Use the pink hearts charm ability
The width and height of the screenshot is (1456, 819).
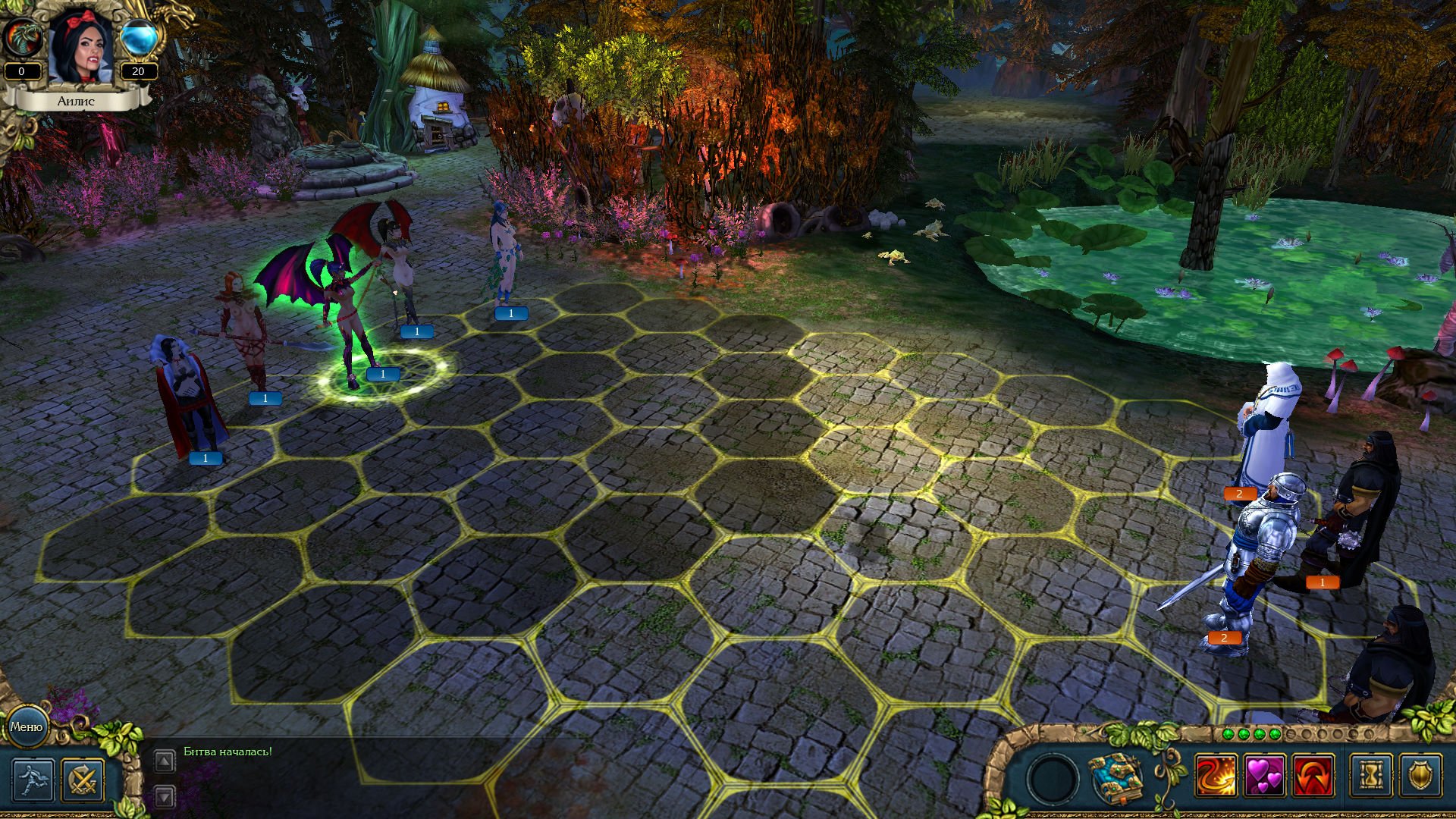(x=1264, y=776)
